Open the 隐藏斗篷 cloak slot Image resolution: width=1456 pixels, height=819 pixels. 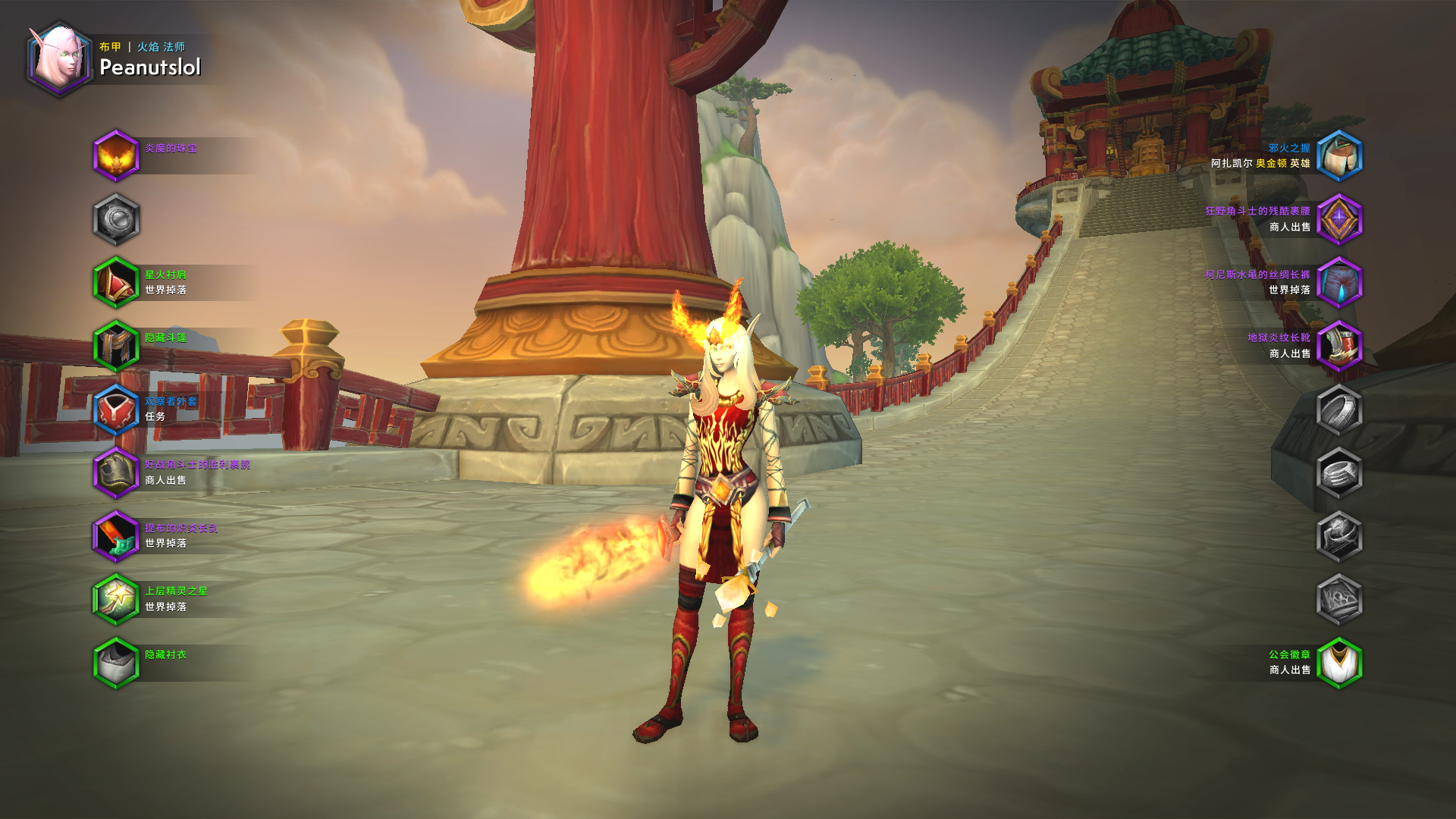(x=116, y=347)
